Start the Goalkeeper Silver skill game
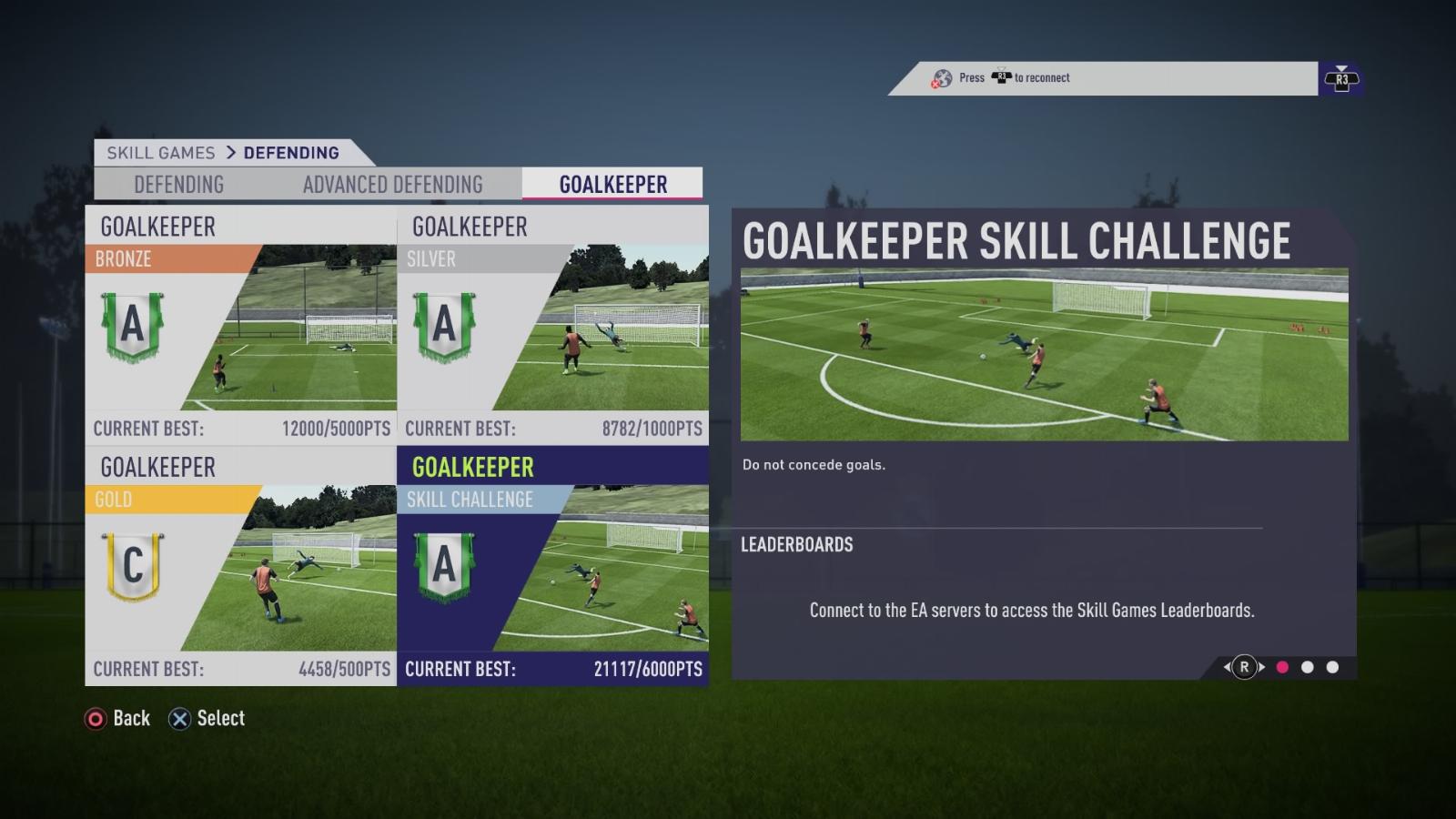 click(552, 326)
